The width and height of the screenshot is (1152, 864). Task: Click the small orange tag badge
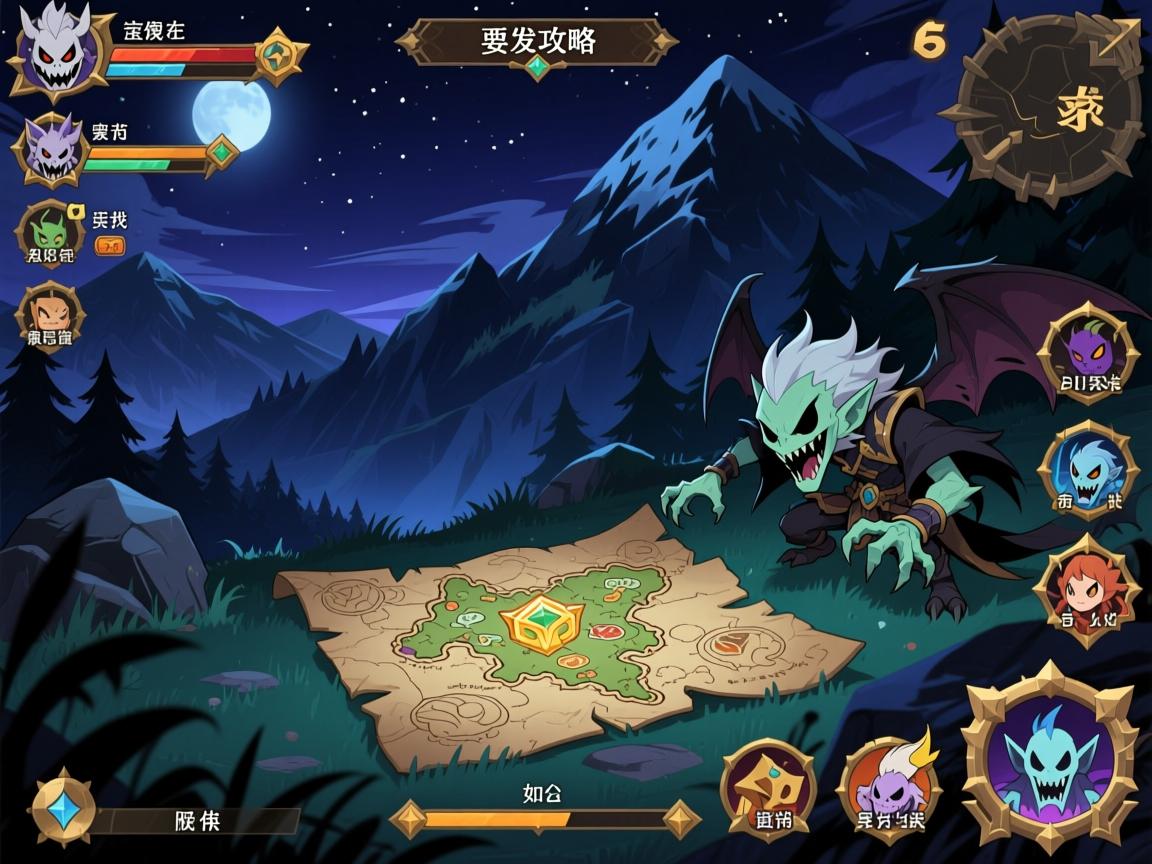click(x=110, y=246)
